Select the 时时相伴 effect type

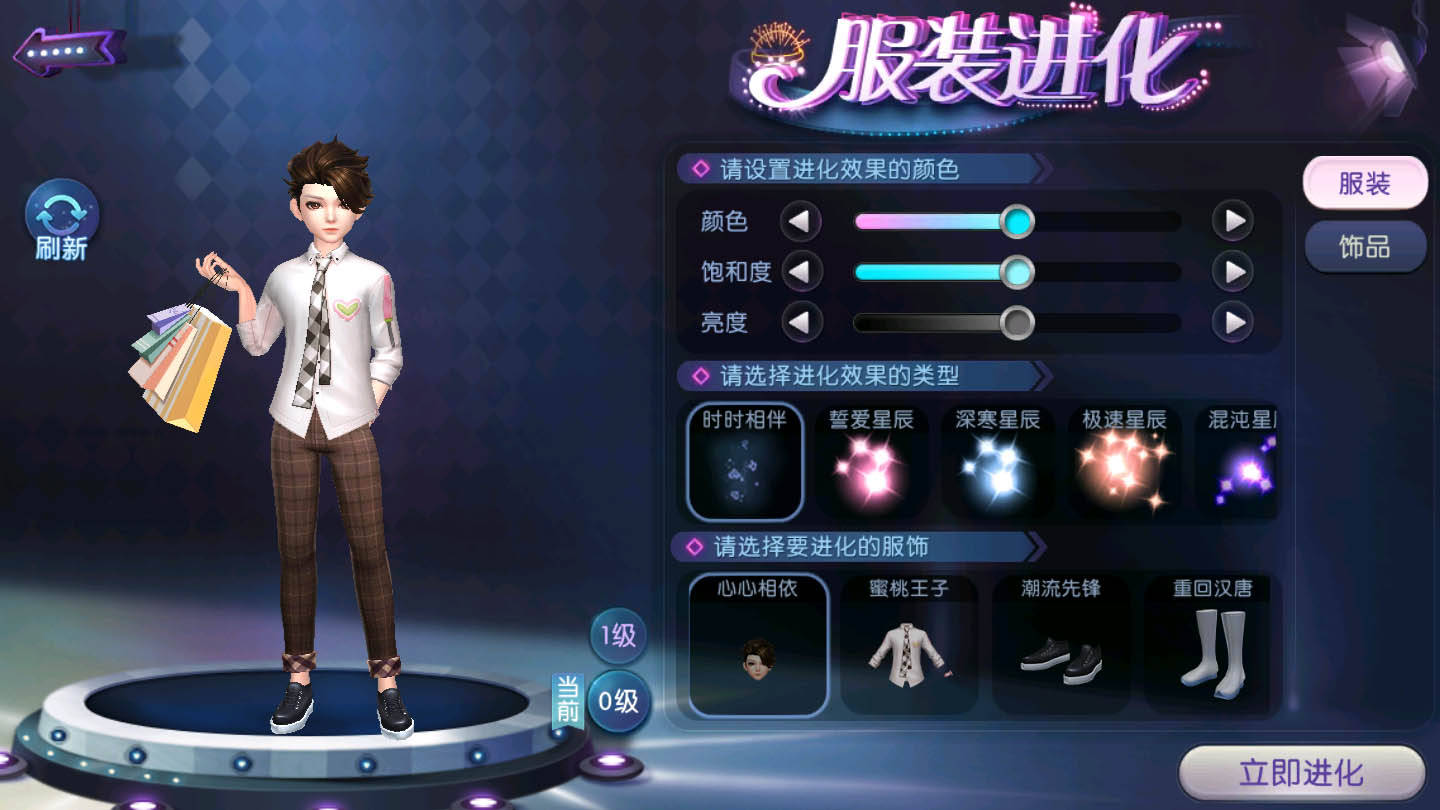[744, 462]
